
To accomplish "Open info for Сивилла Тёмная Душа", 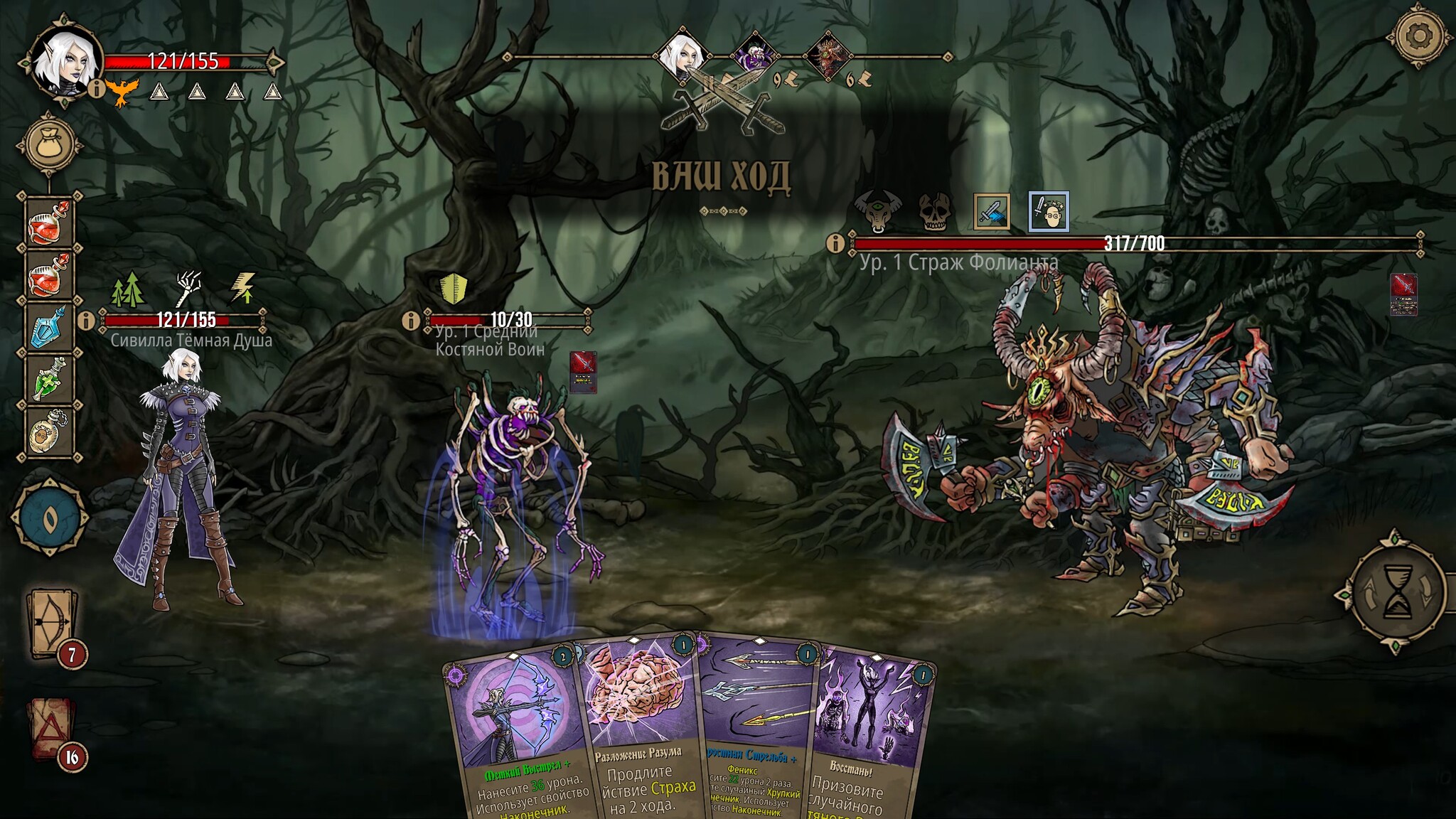I will 86,321.
